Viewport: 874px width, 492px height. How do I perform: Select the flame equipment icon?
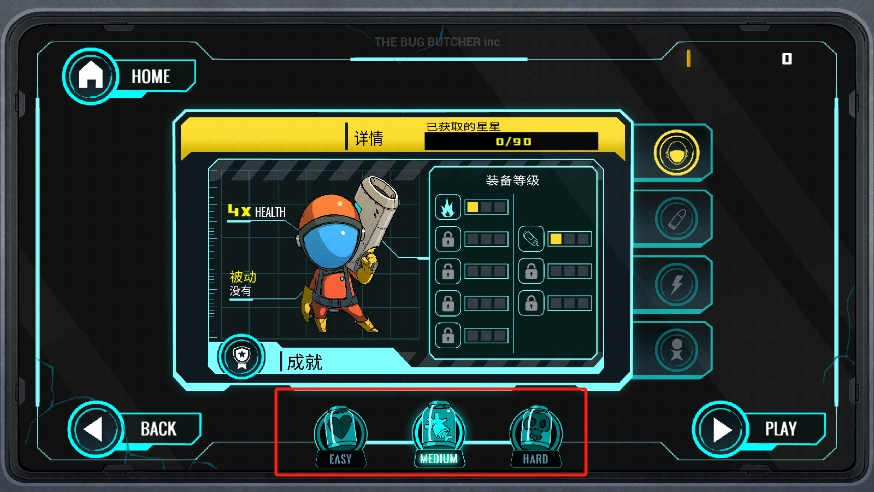click(447, 207)
